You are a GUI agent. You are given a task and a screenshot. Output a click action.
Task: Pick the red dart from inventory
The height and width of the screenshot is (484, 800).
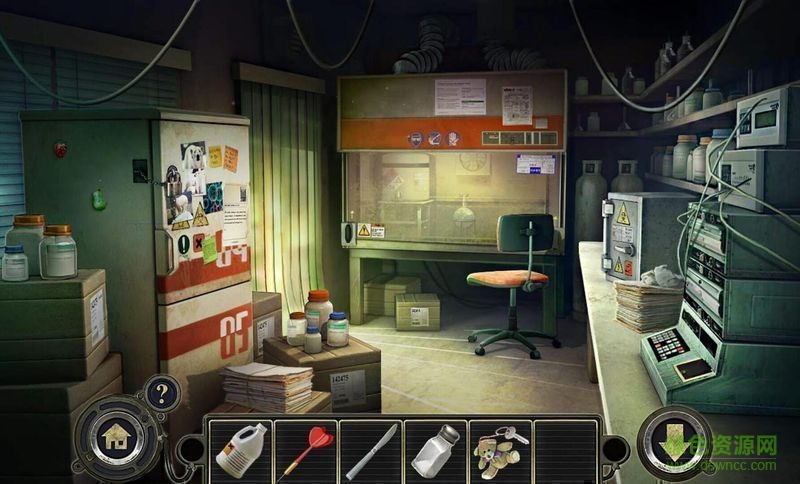click(304, 450)
